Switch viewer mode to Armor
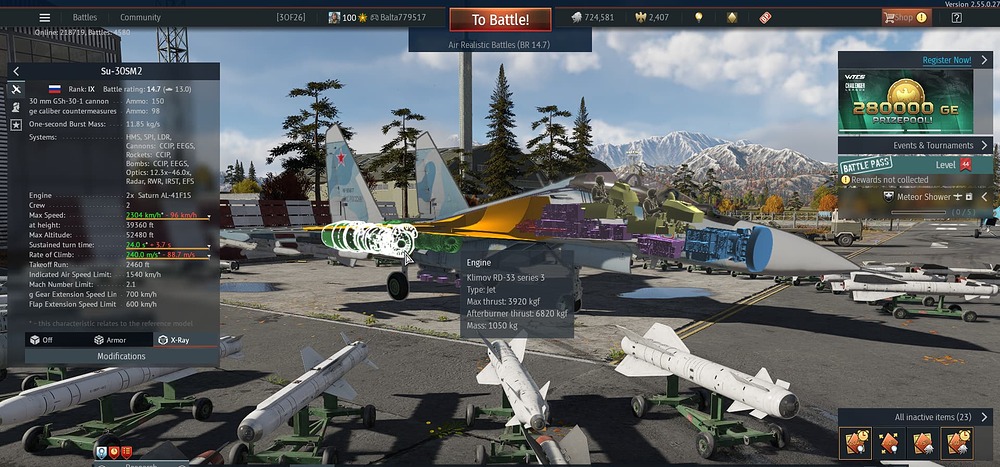The image size is (1000, 467). click(110, 340)
